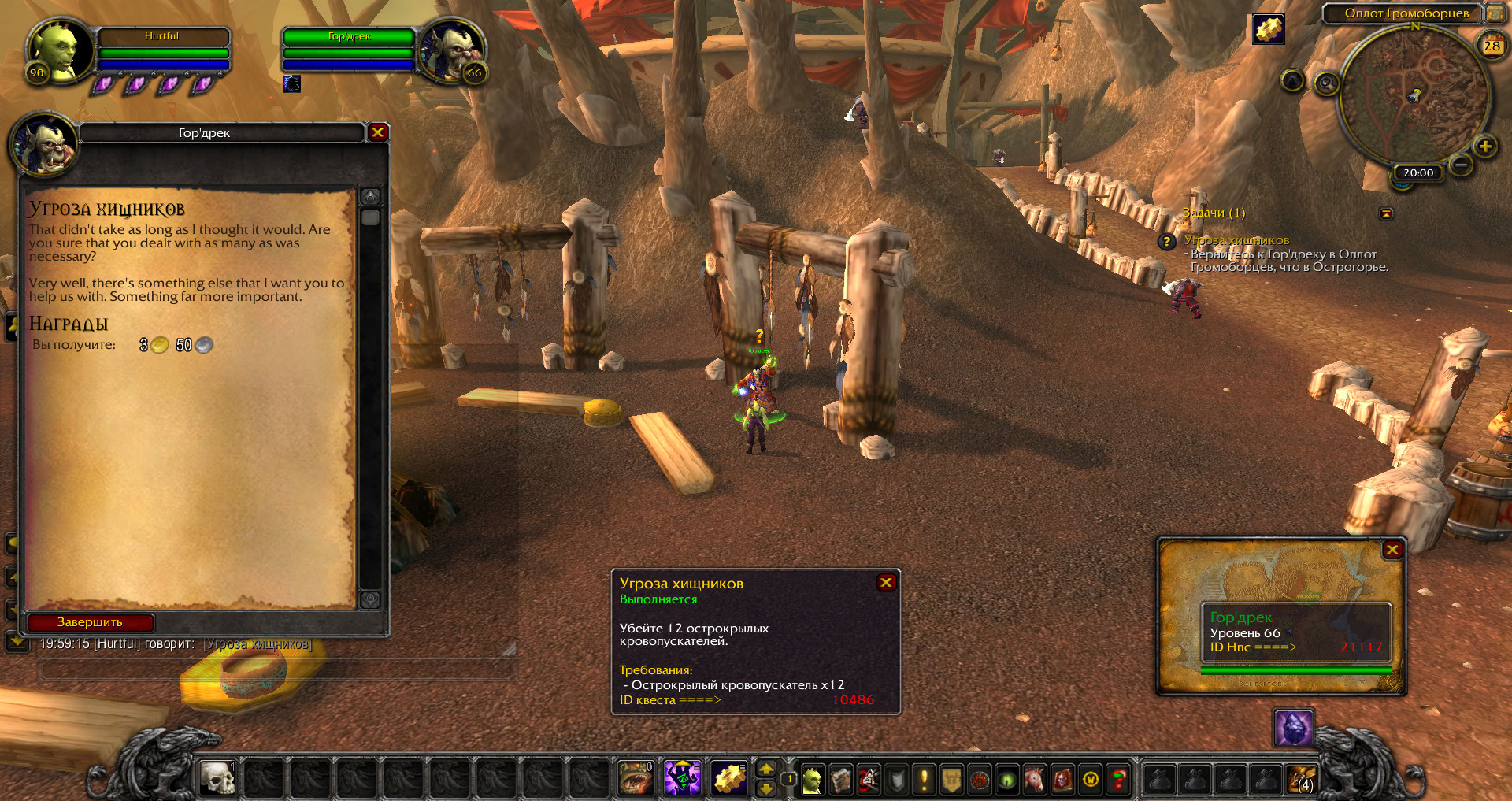The image size is (1512, 801).
Task: Open the spellbook micro button
Action: coord(840,780)
